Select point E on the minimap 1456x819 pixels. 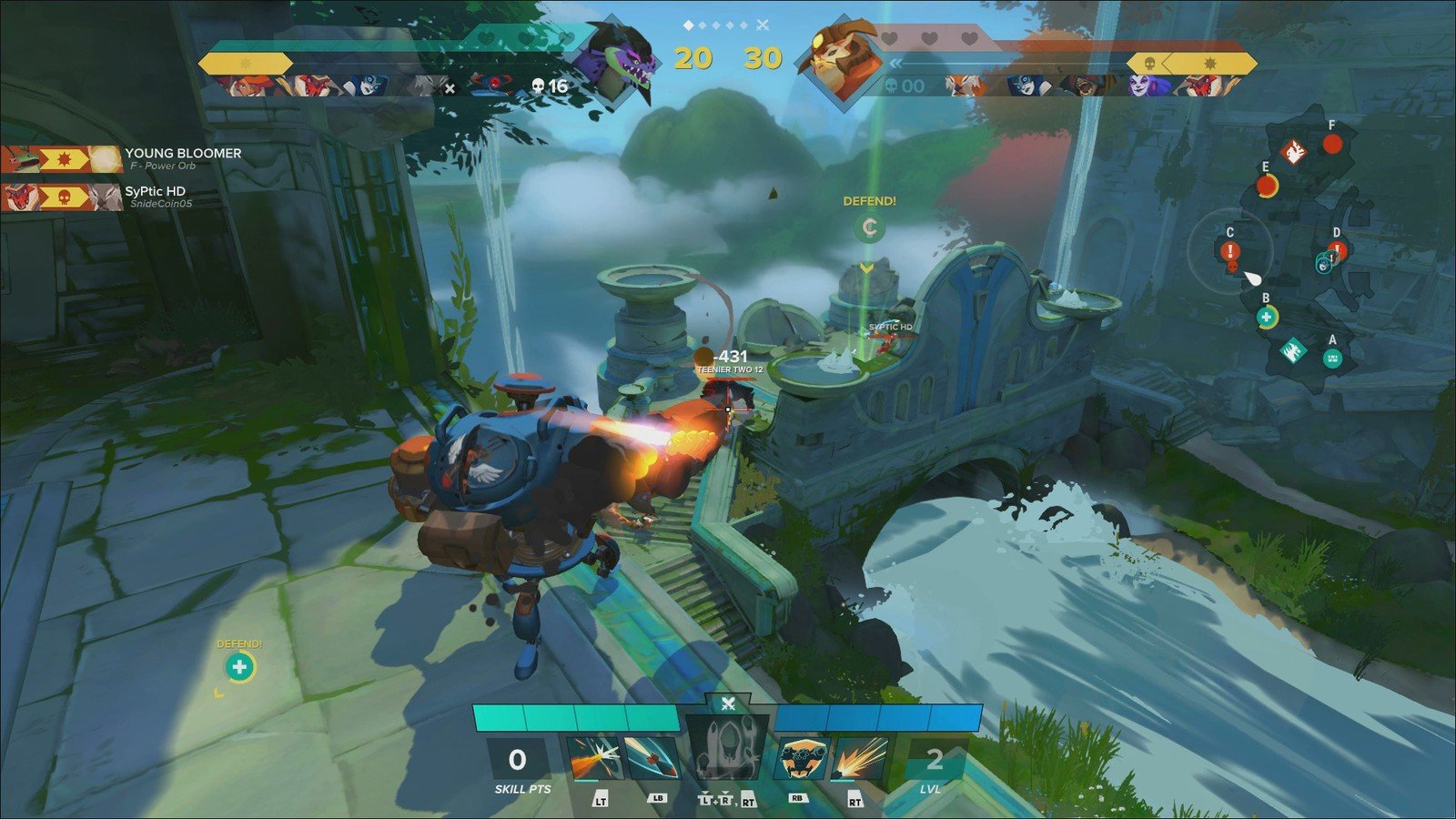(x=1266, y=186)
